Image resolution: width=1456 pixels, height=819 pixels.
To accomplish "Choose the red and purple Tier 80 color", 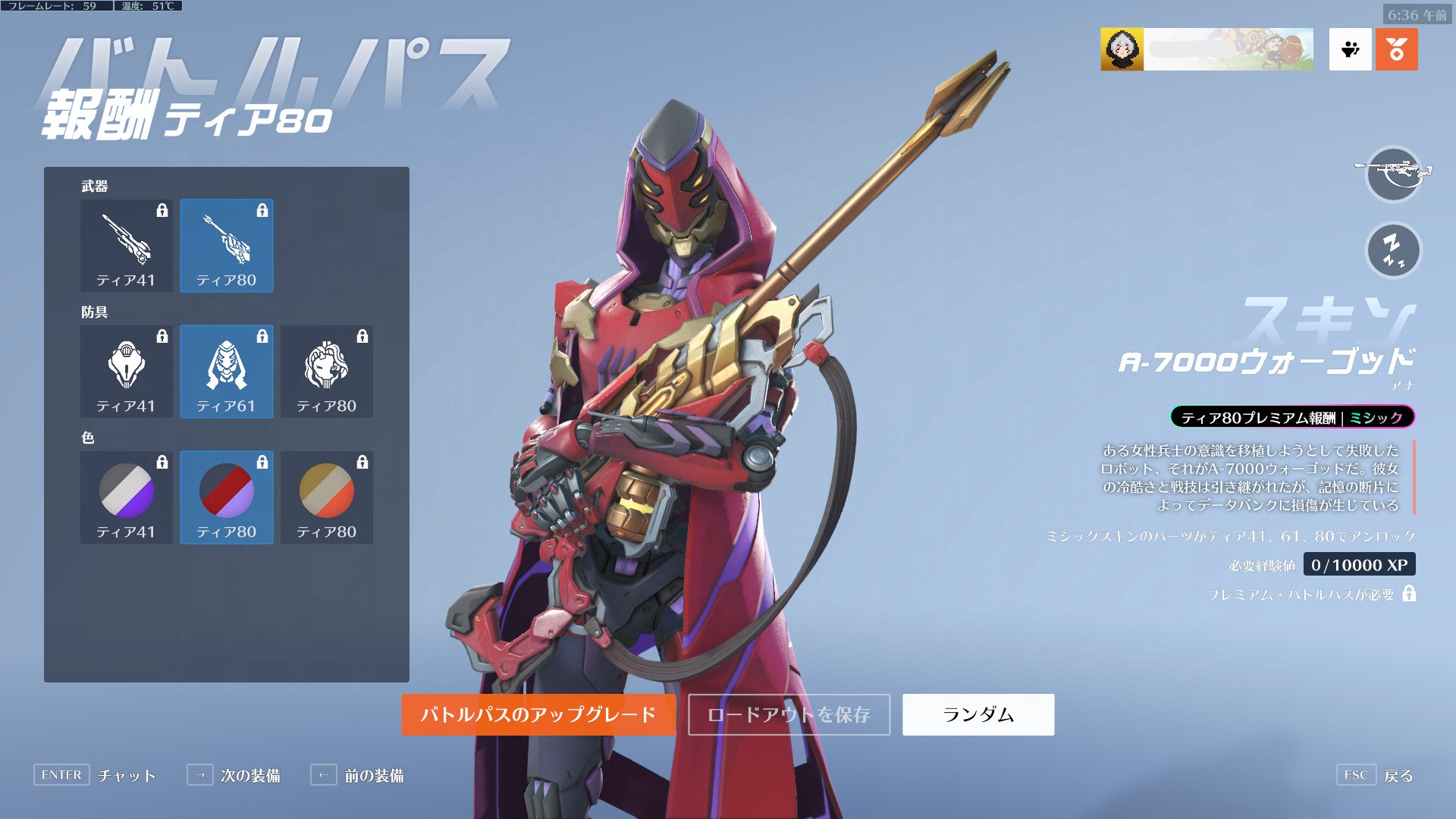I will [227, 497].
